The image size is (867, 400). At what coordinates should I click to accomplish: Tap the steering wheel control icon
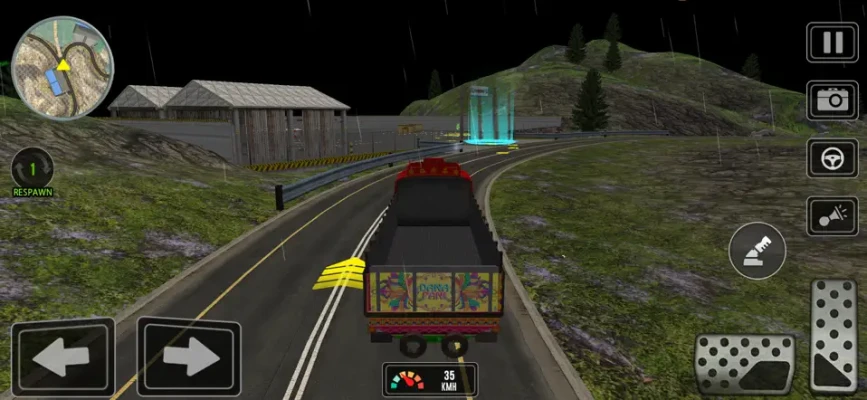click(x=832, y=158)
